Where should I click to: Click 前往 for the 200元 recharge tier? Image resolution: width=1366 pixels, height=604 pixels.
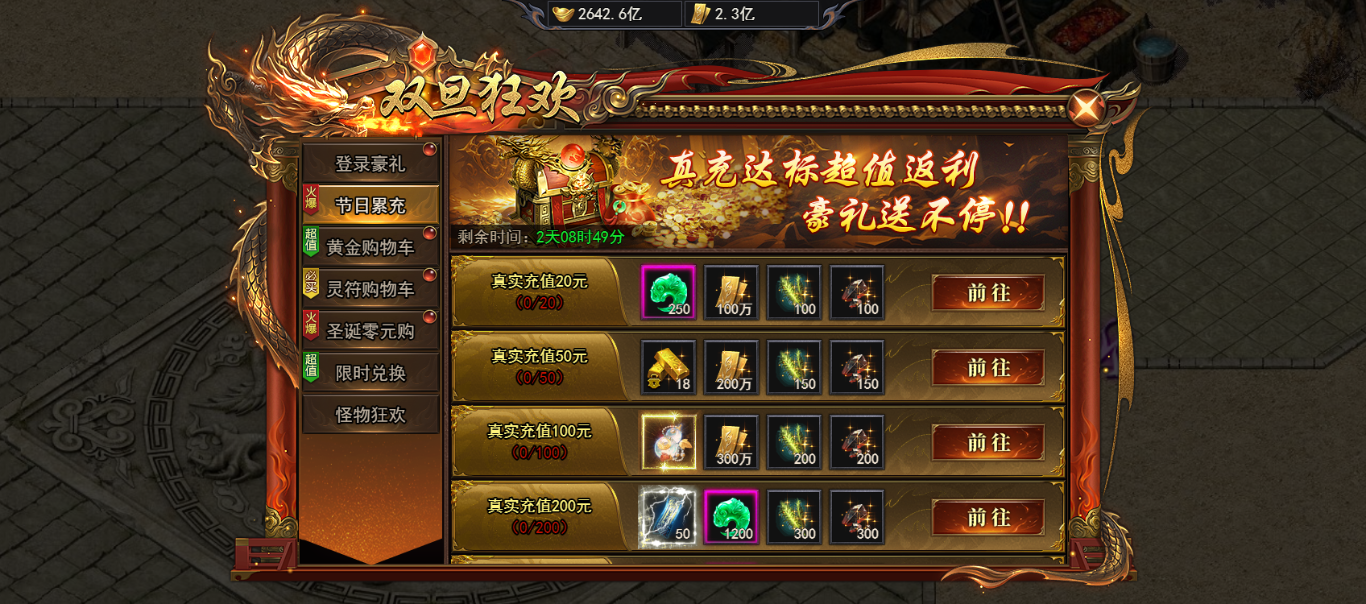click(x=988, y=517)
